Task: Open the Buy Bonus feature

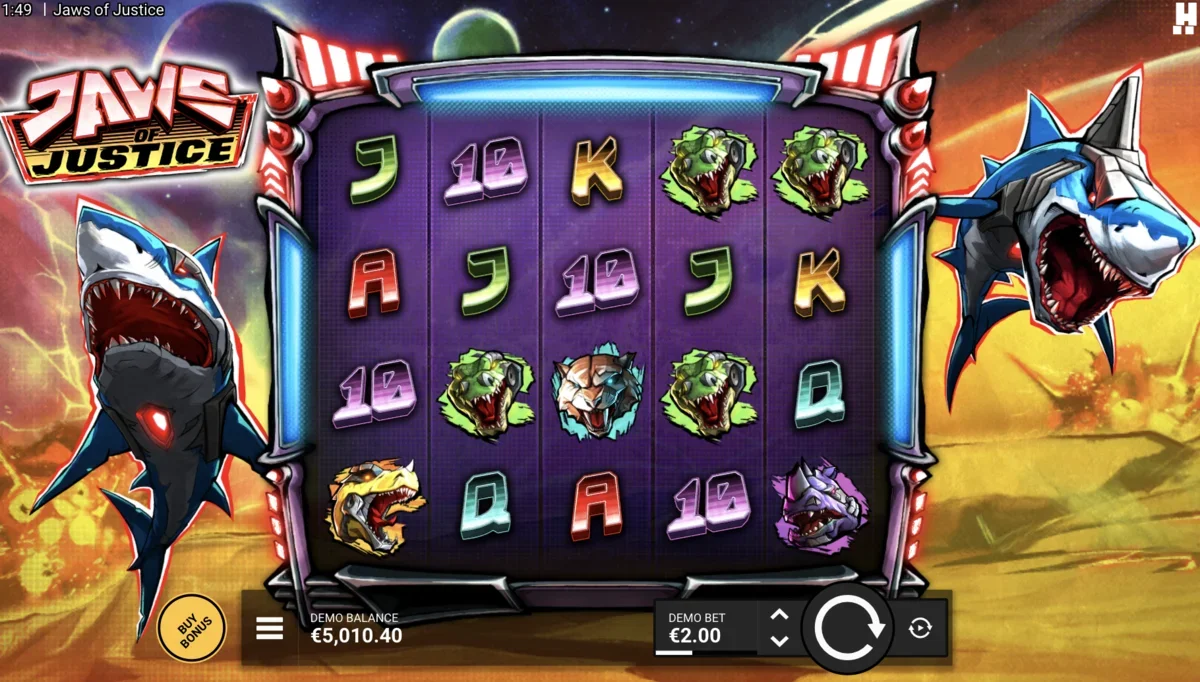Action: point(191,627)
